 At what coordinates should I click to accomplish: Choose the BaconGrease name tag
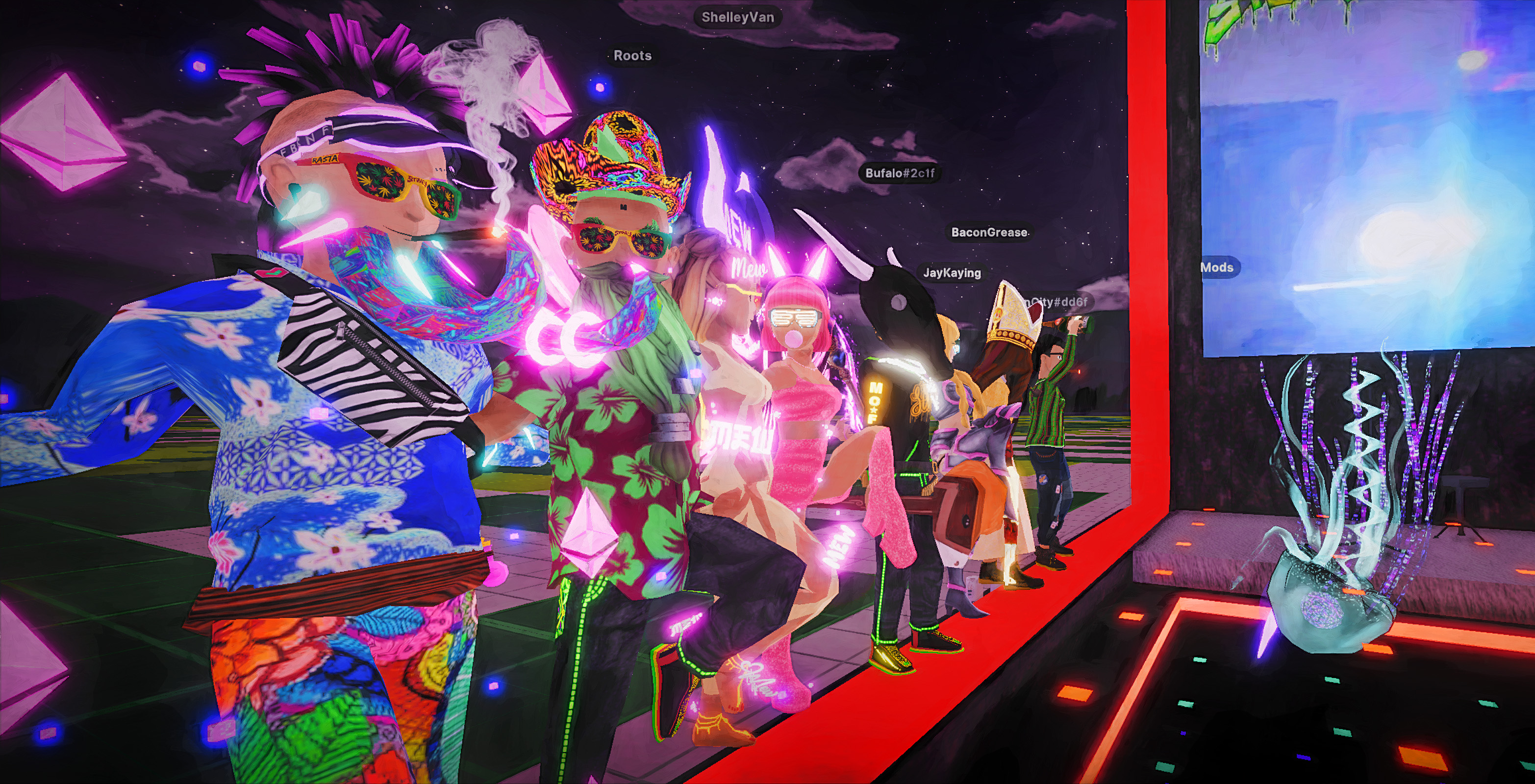(988, 232)
